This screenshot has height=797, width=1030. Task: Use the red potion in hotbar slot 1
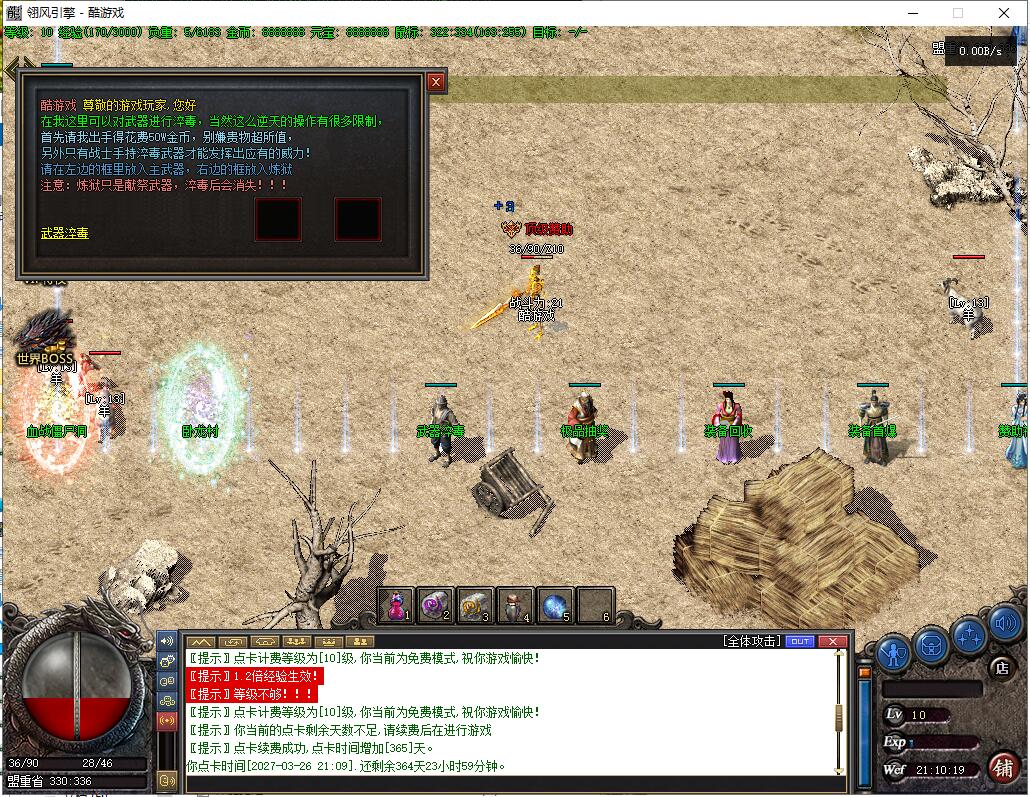pyautogui.click(x=397, y=605)
